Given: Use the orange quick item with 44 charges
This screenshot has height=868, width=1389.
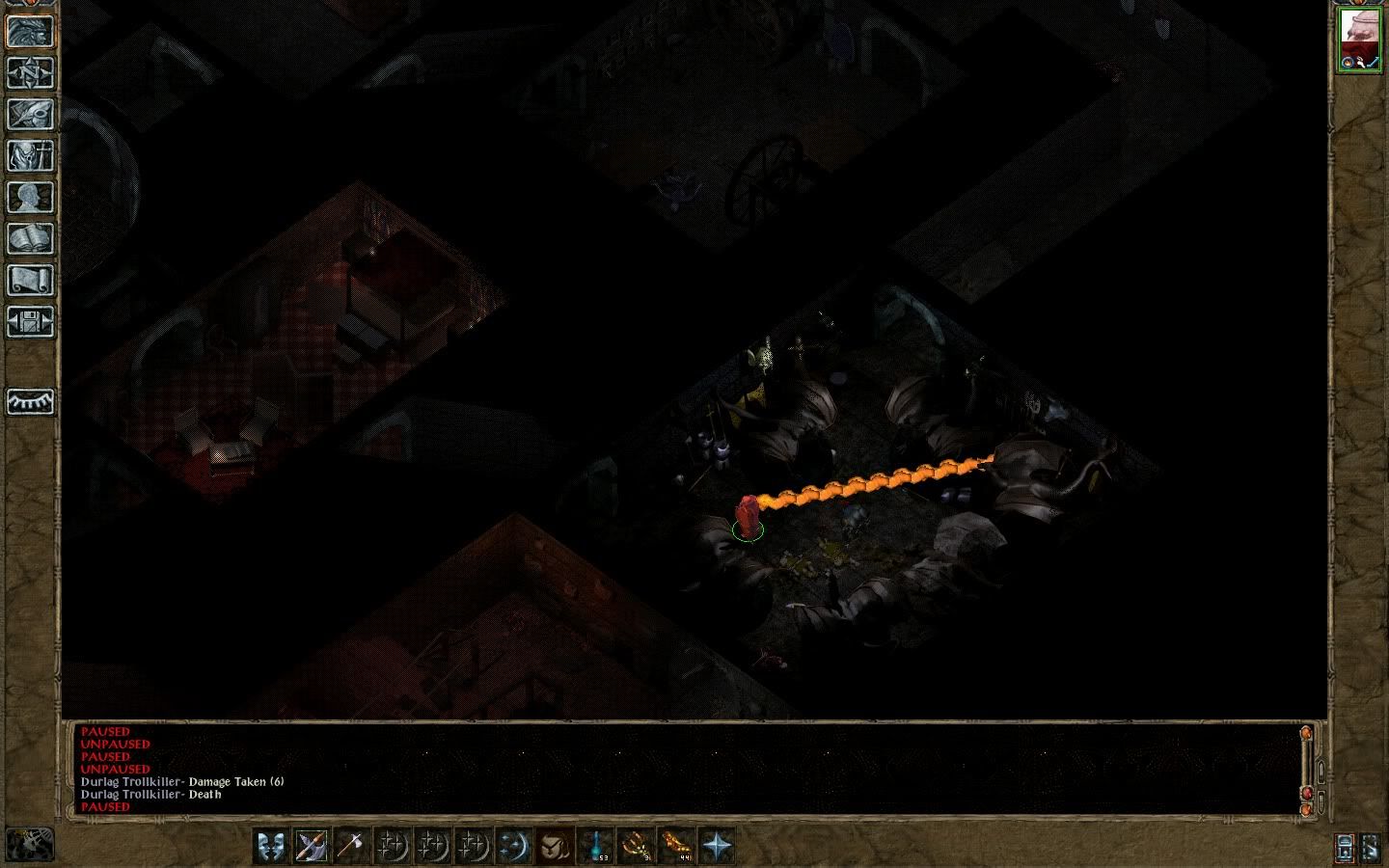Looking at the screenshot, I should click(677, 846).
